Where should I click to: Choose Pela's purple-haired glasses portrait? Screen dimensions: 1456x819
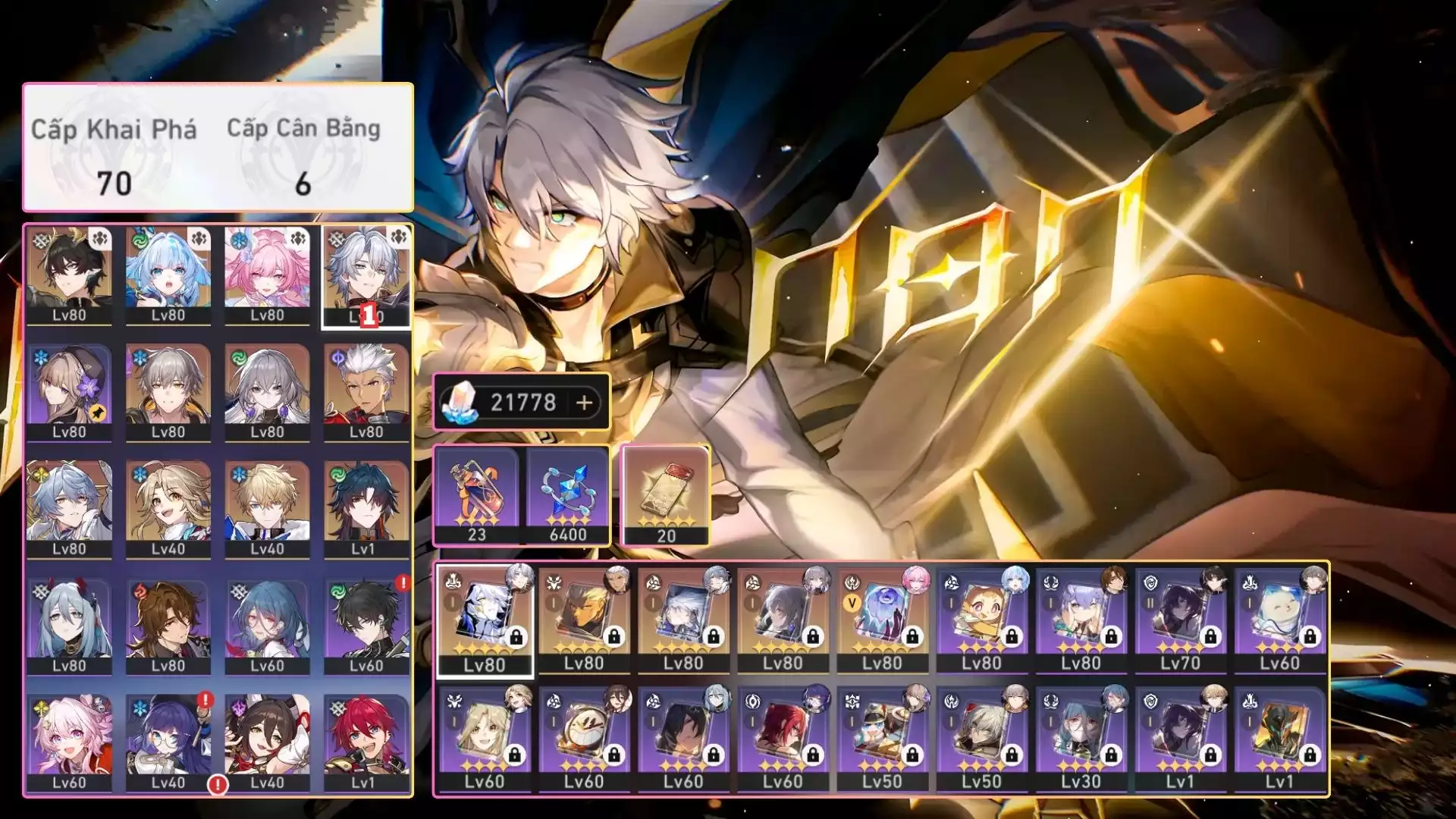168,742
